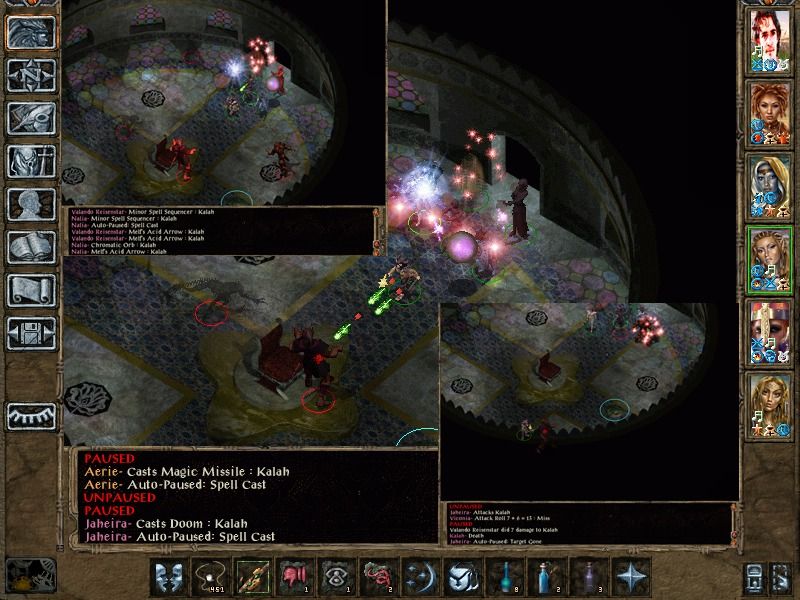Open the cast spell menu (moon and stars)
Screen dimensions: 800x600
pos(419,576)
